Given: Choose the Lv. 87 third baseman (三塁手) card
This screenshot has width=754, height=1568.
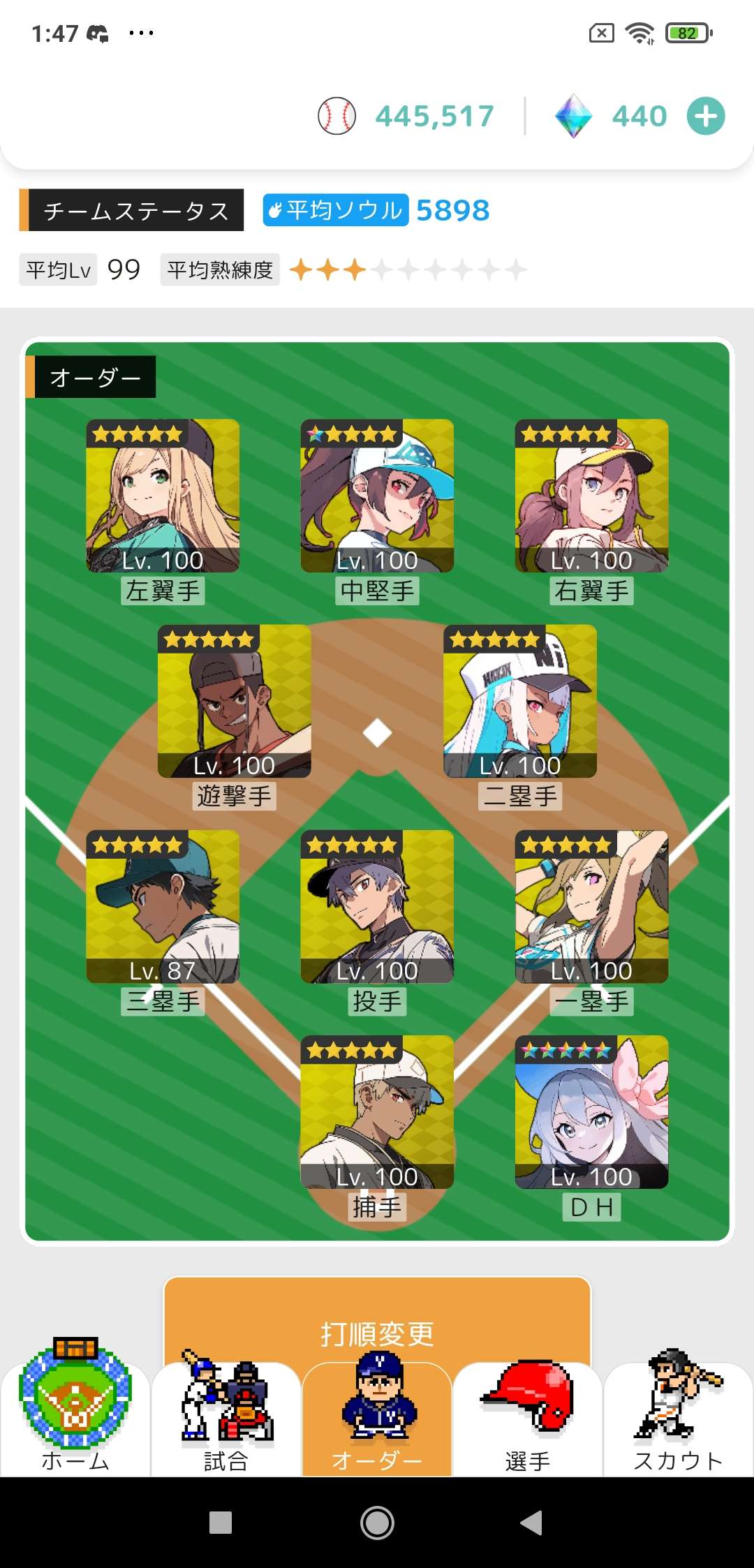Looking at the screenshot, I should pyautogui.click(x=163, y=906).
